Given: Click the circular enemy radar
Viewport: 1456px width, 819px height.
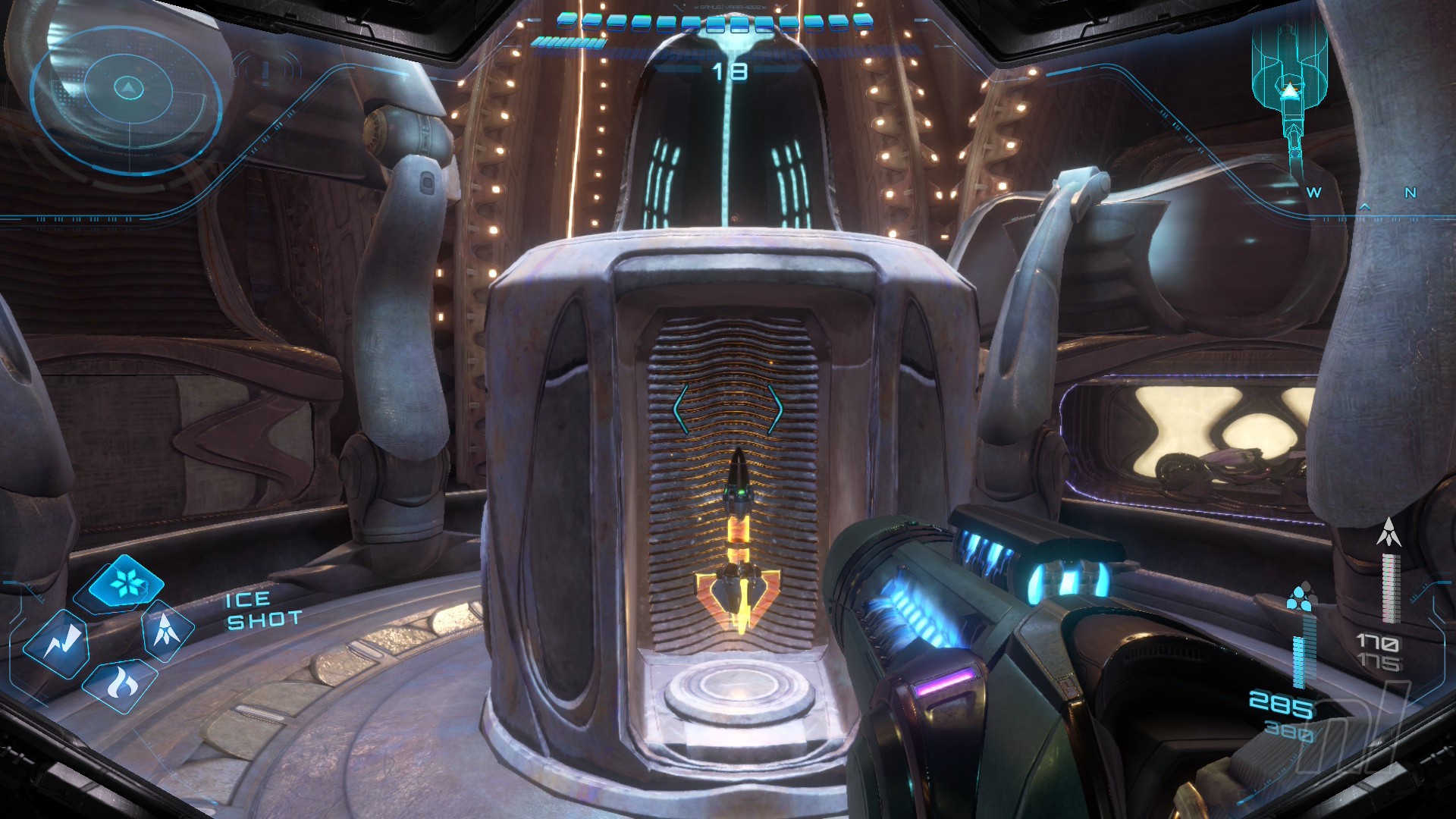Looking at the screenshot, I should coord(128,91).
